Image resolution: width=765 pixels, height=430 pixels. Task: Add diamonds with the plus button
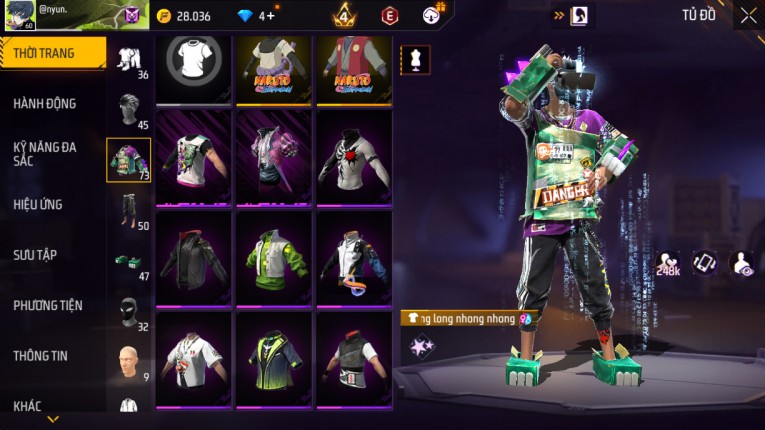271,16
